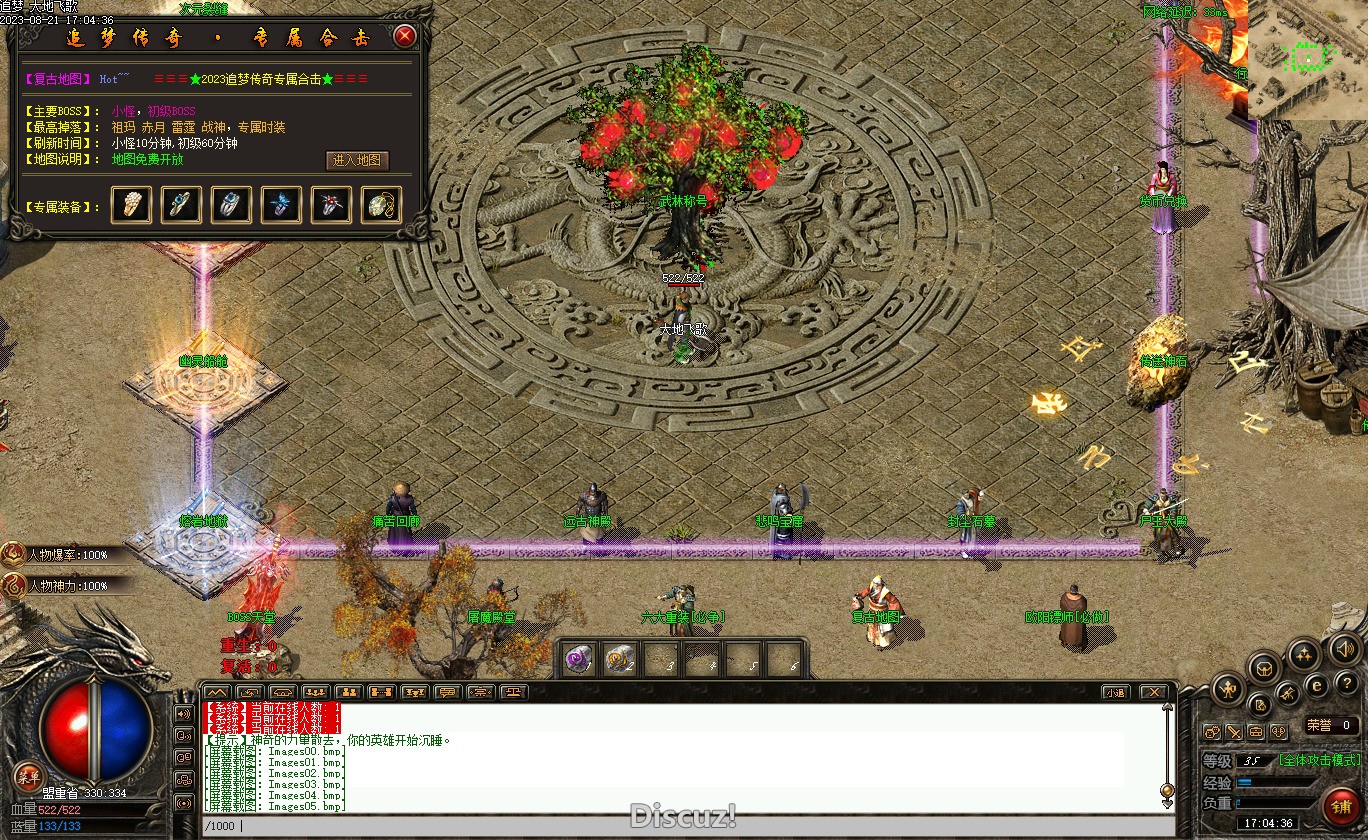Image resolution: width=1368 pixels, height=840 pixels.
Task: Open the bag chest icon button
Action: pos(1264,668)
